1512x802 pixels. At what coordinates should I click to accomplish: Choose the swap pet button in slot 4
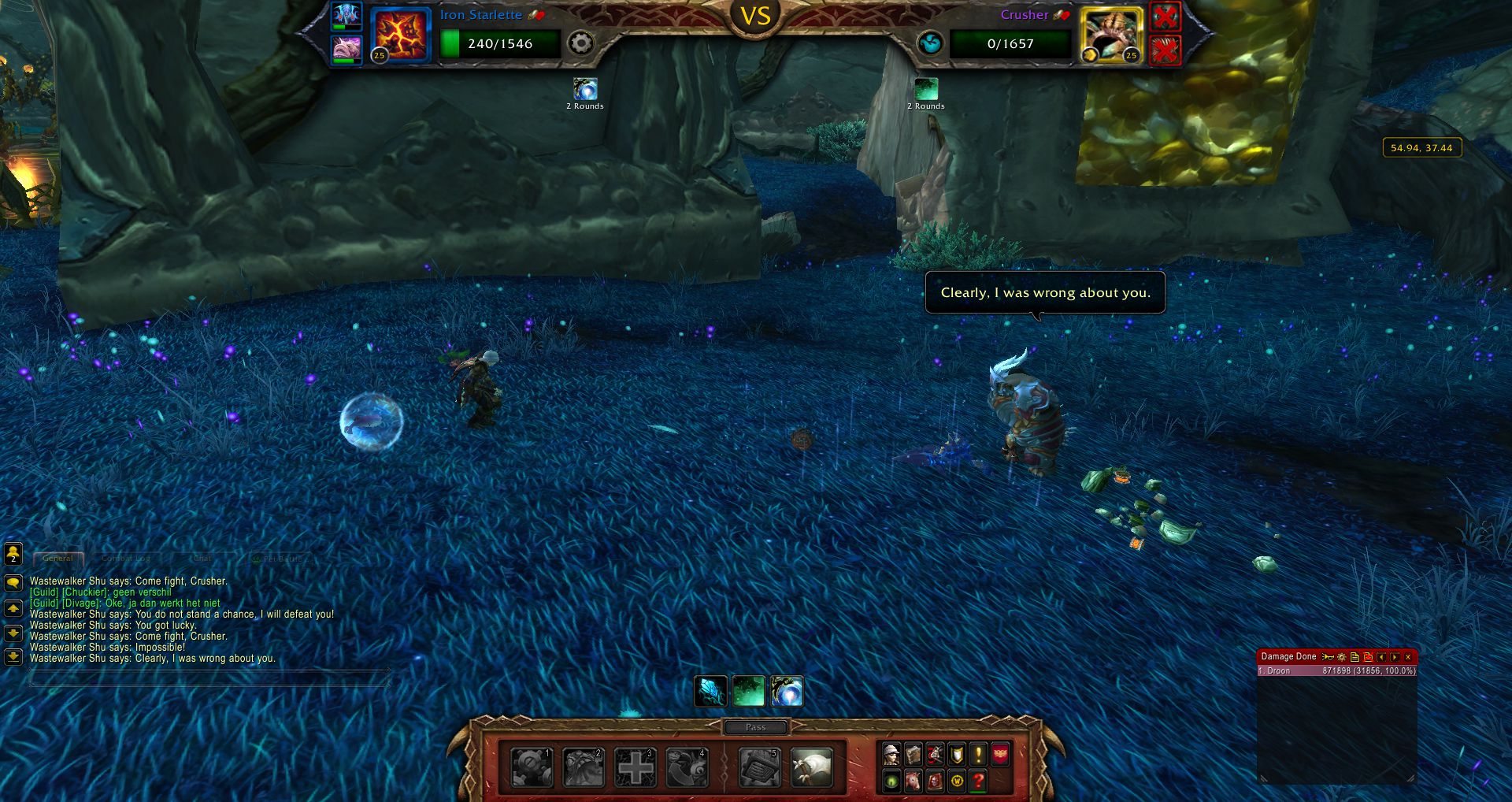pyautogui.click(x=686, y=767)
